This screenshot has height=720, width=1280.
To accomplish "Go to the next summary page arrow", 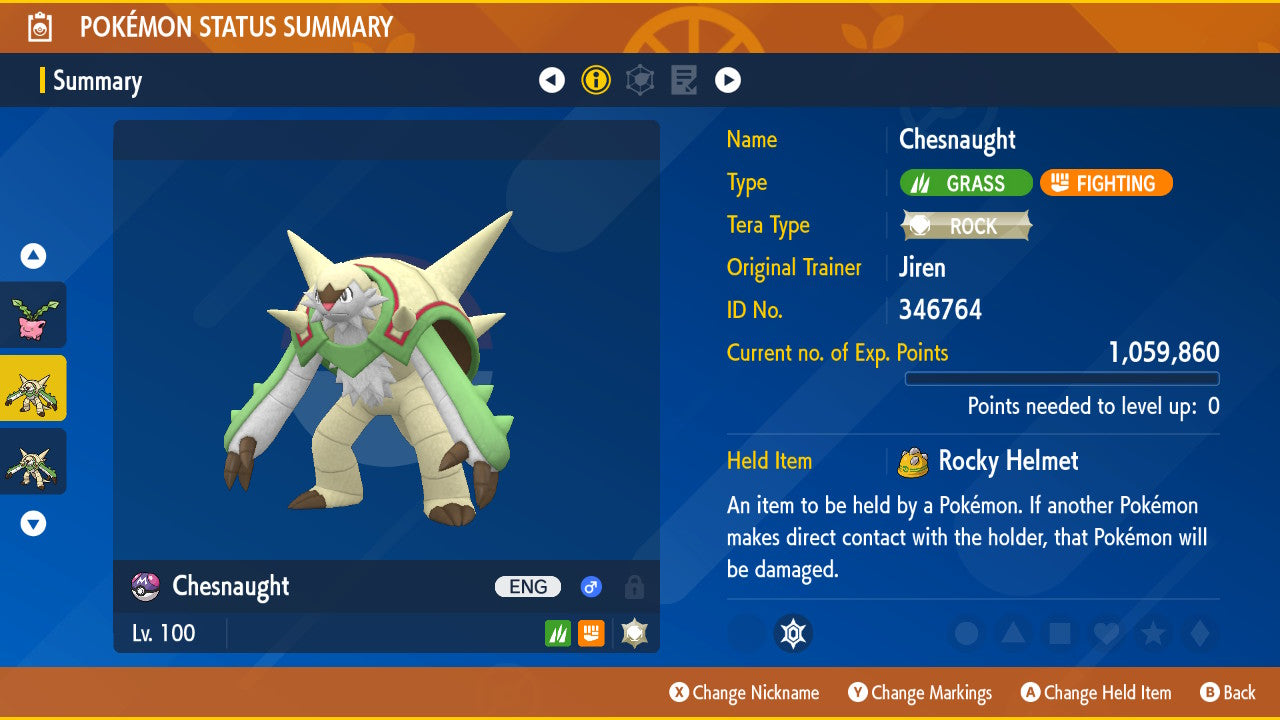I will point(728,80).
